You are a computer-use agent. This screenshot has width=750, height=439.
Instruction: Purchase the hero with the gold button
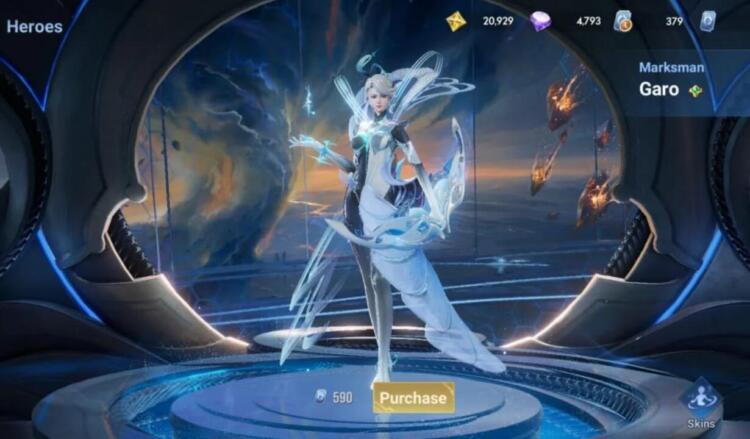click(x=413, y=397)
